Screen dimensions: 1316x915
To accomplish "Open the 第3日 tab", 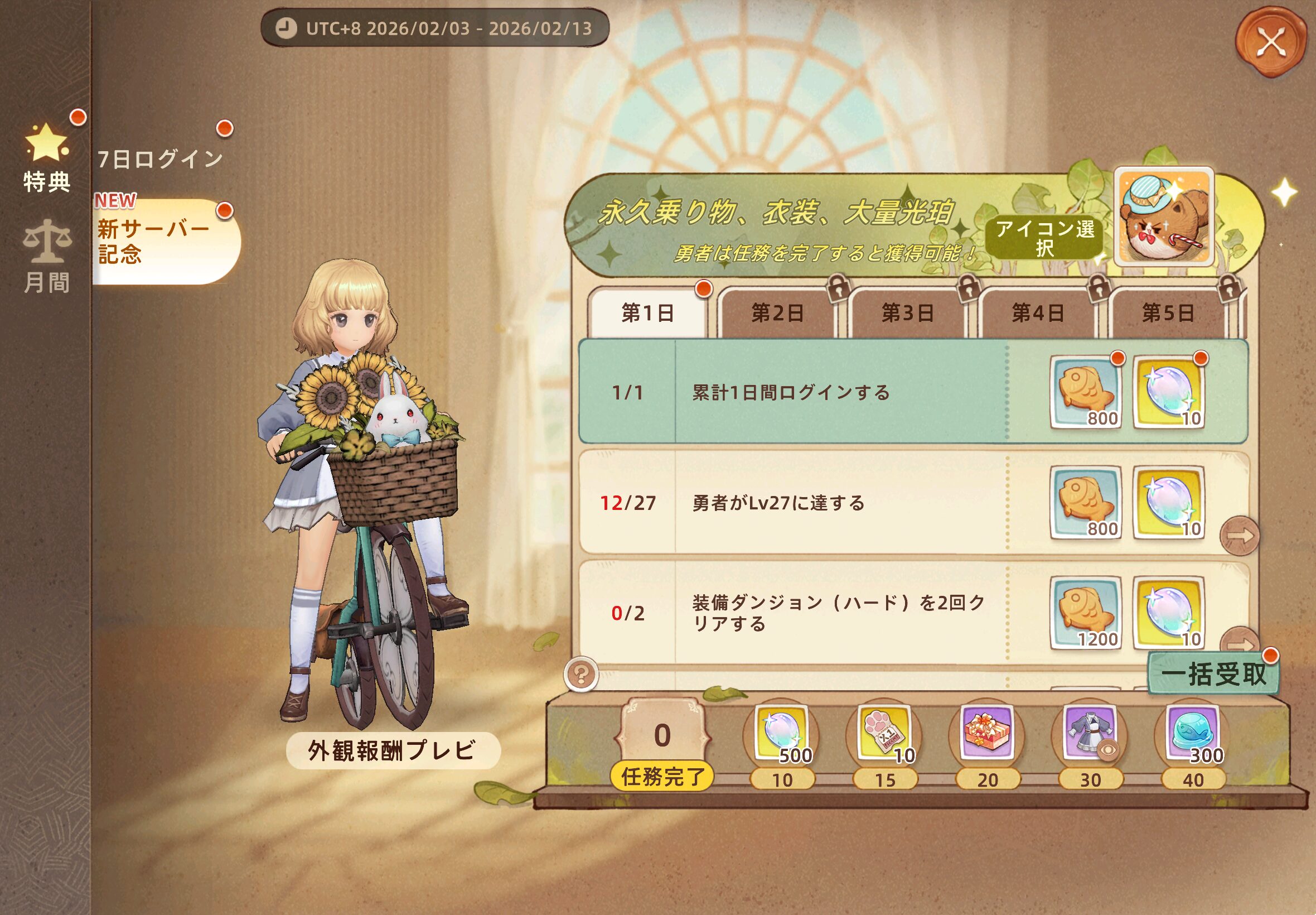I will pos(907,314).
